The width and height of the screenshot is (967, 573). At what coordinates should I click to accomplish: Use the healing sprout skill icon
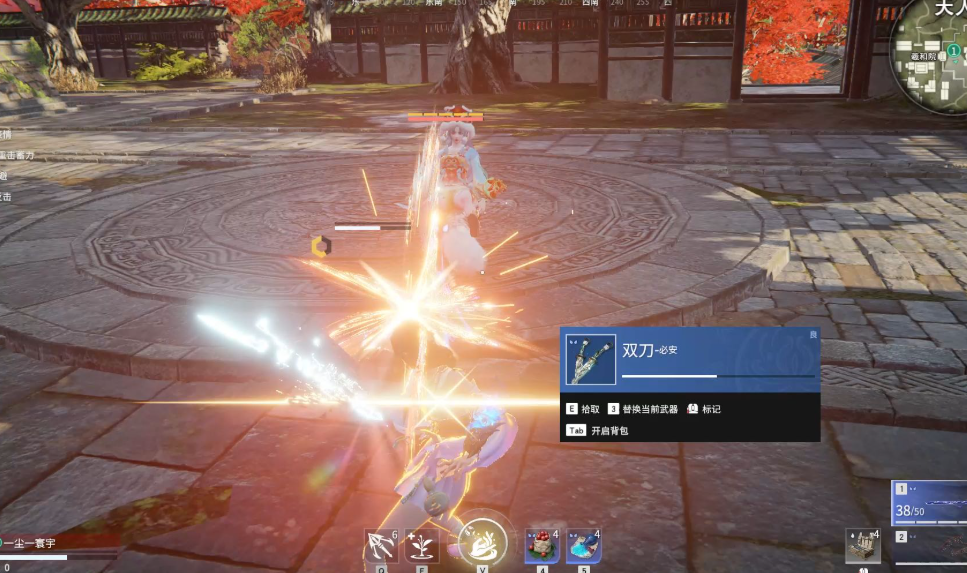tap(422, 546)
